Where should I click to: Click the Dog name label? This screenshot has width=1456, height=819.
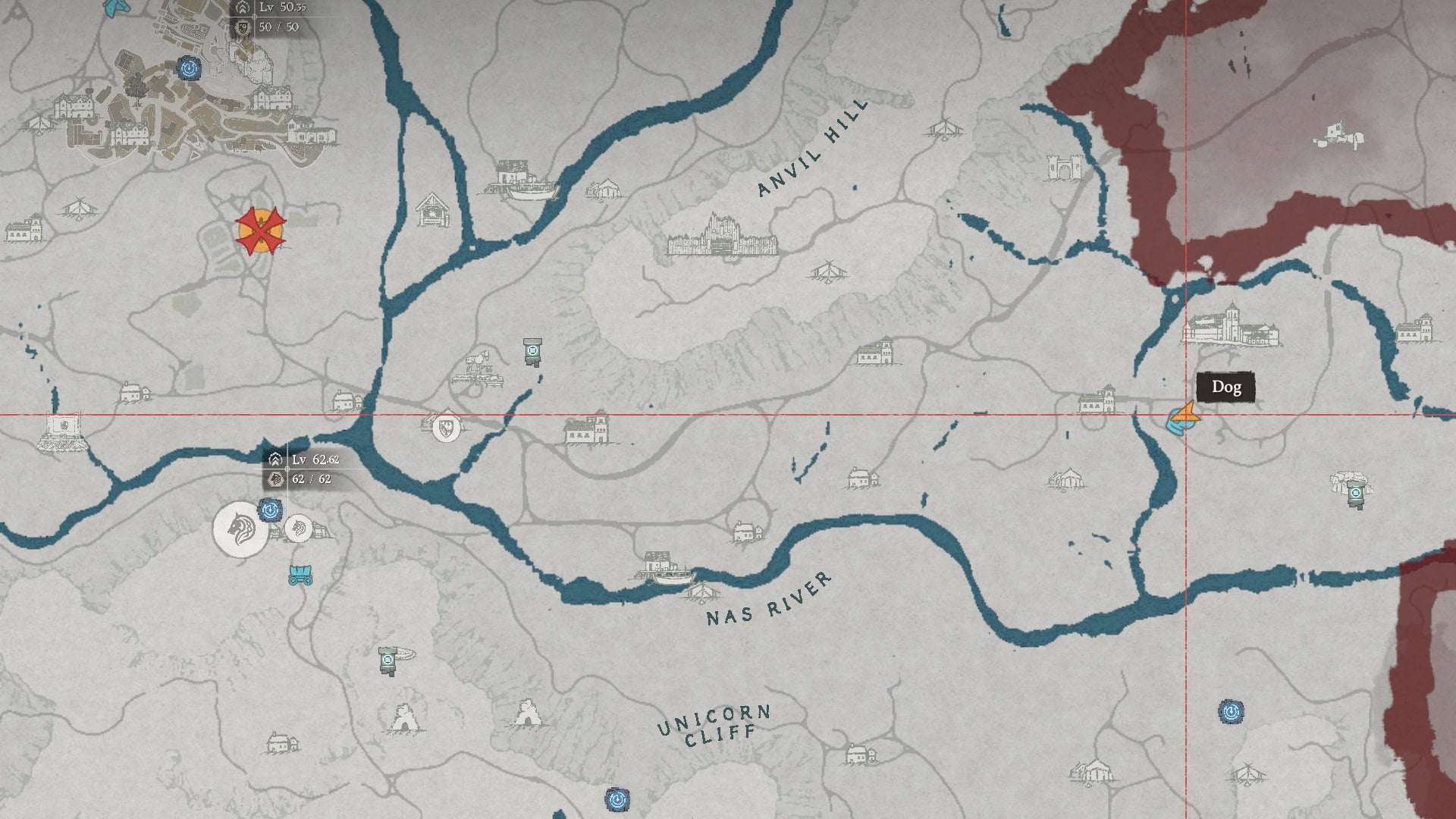coord(1226,388)
